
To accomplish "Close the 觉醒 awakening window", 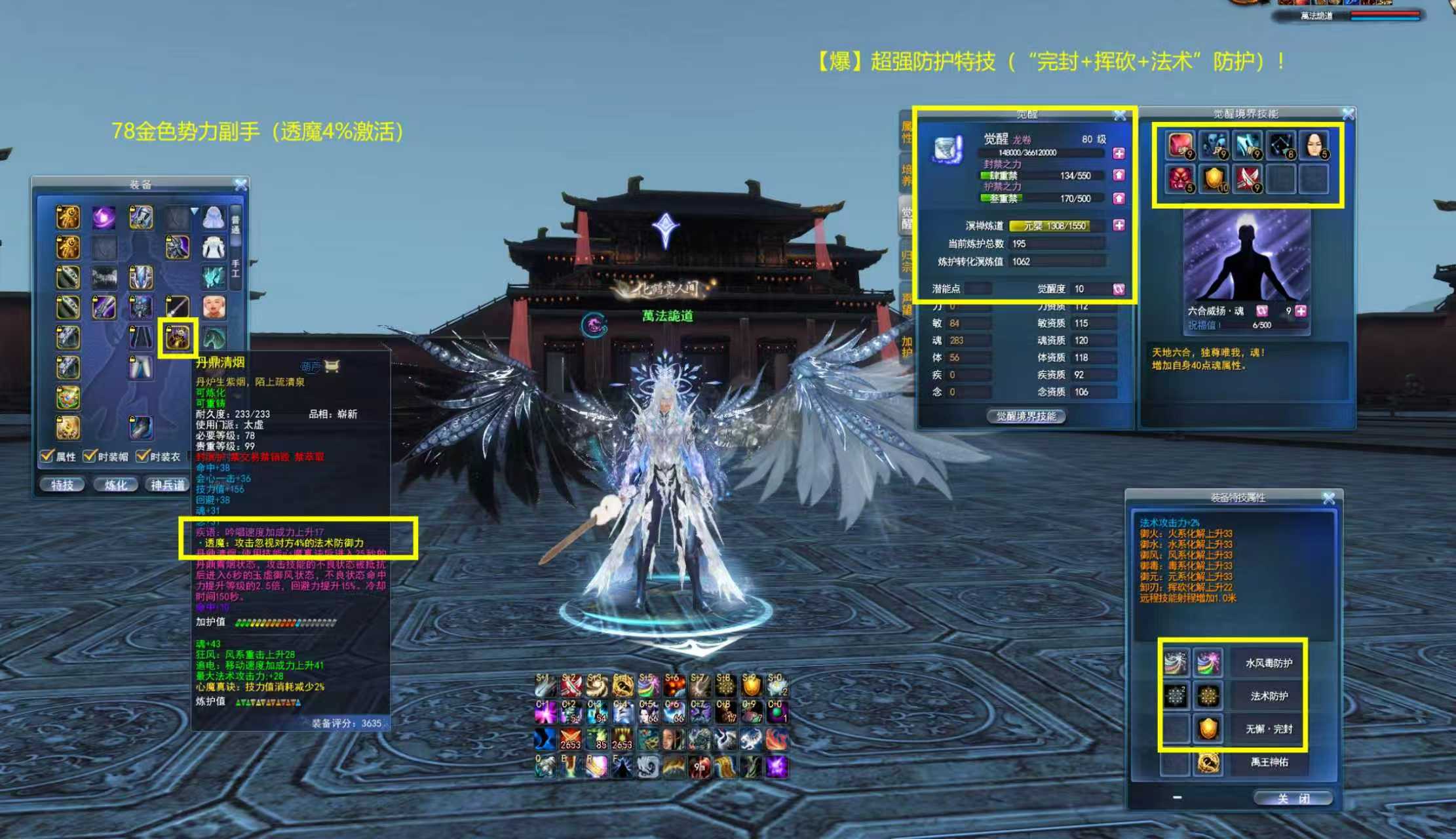I will tap(1120, 115).
